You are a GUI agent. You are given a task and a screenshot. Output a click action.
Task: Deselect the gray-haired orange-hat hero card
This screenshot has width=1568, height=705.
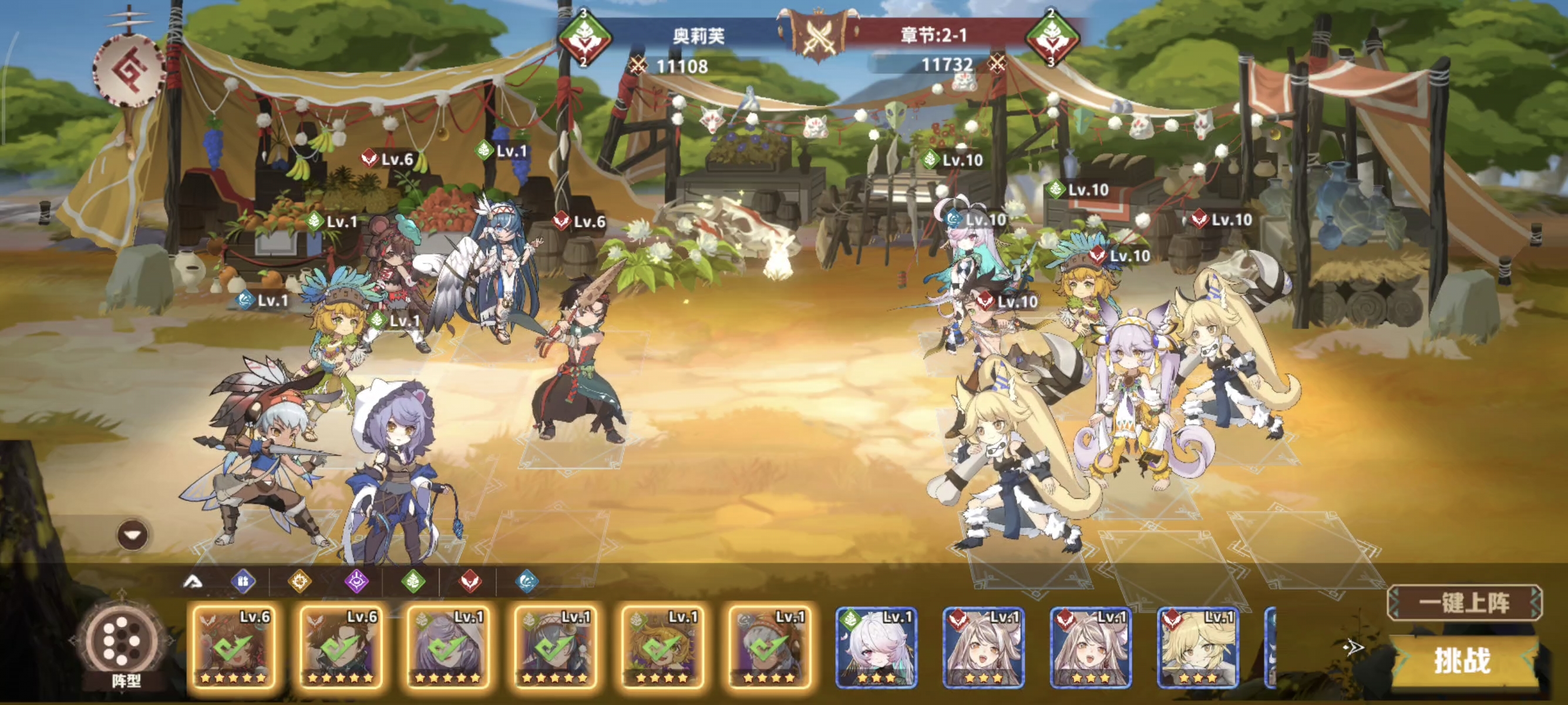click(x=768, y=647)
